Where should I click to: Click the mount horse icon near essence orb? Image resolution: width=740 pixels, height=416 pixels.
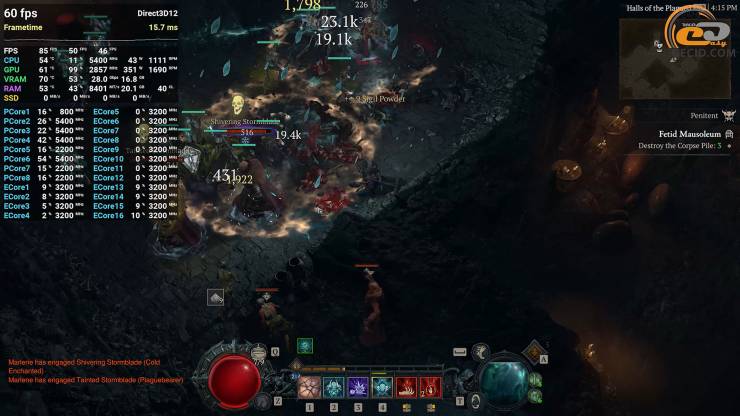(x=481, y=351)
